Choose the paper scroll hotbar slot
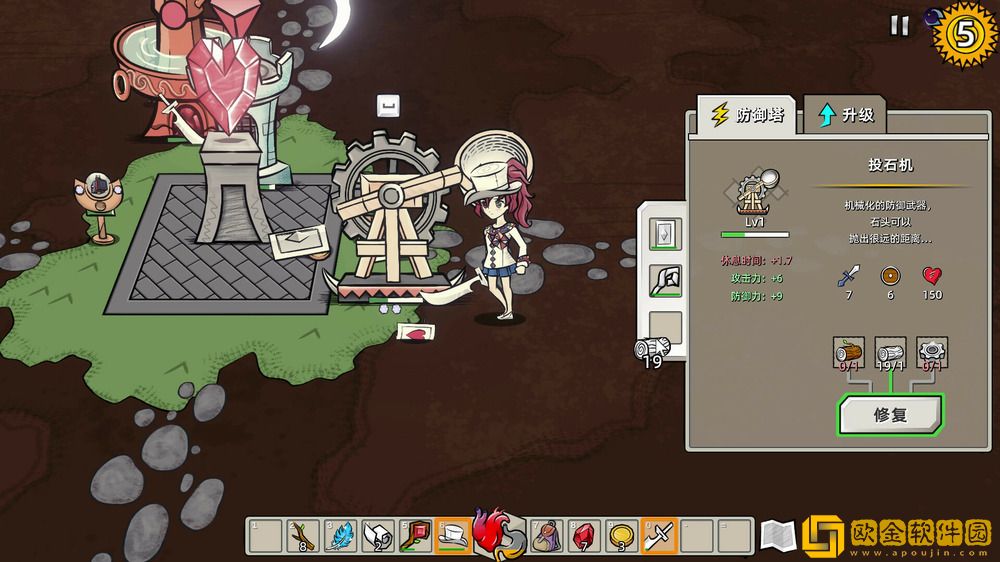 [x=378, y=536]
